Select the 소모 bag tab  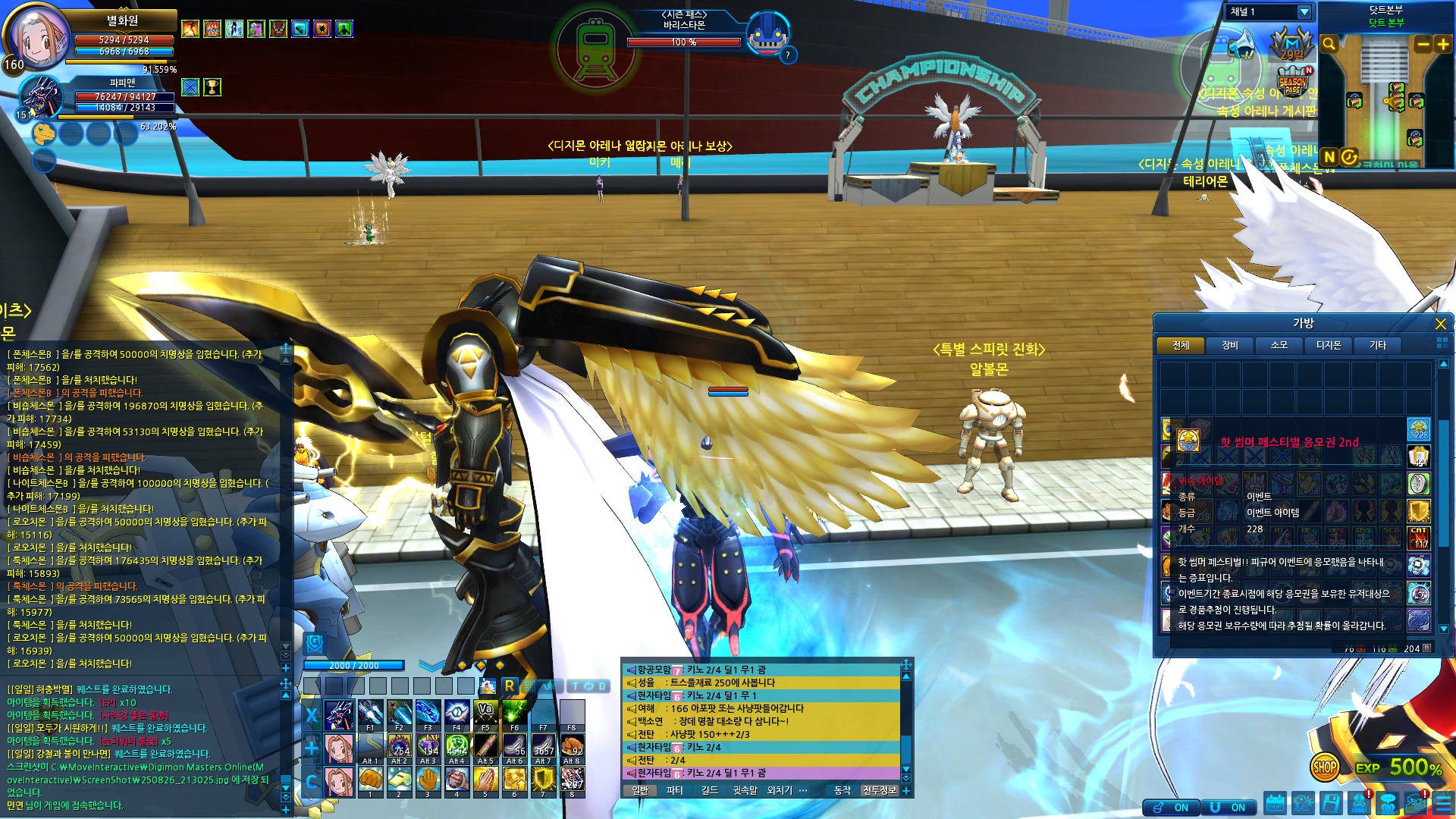pos(1279,346)
